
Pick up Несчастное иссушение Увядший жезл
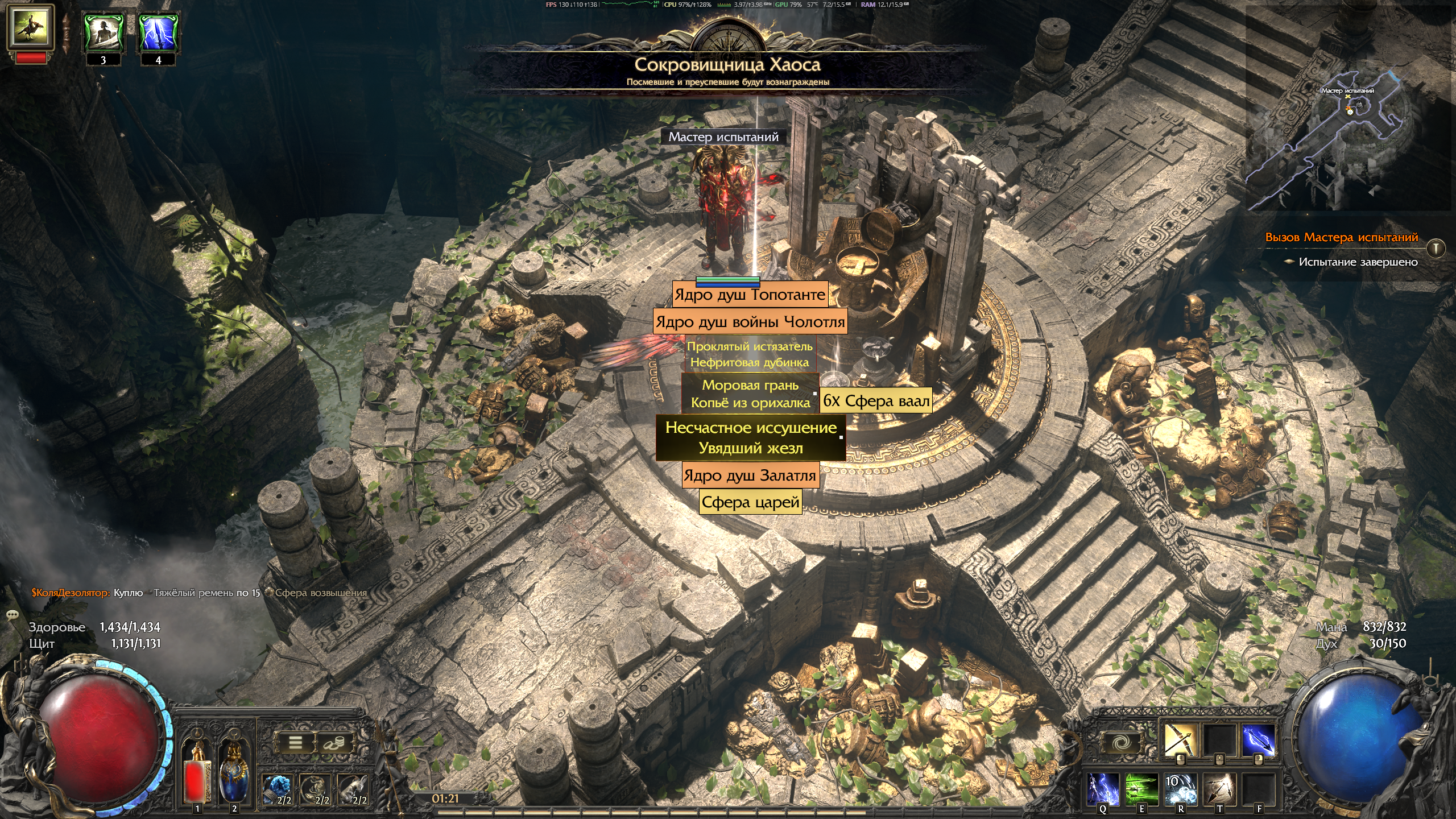point(751,438)
